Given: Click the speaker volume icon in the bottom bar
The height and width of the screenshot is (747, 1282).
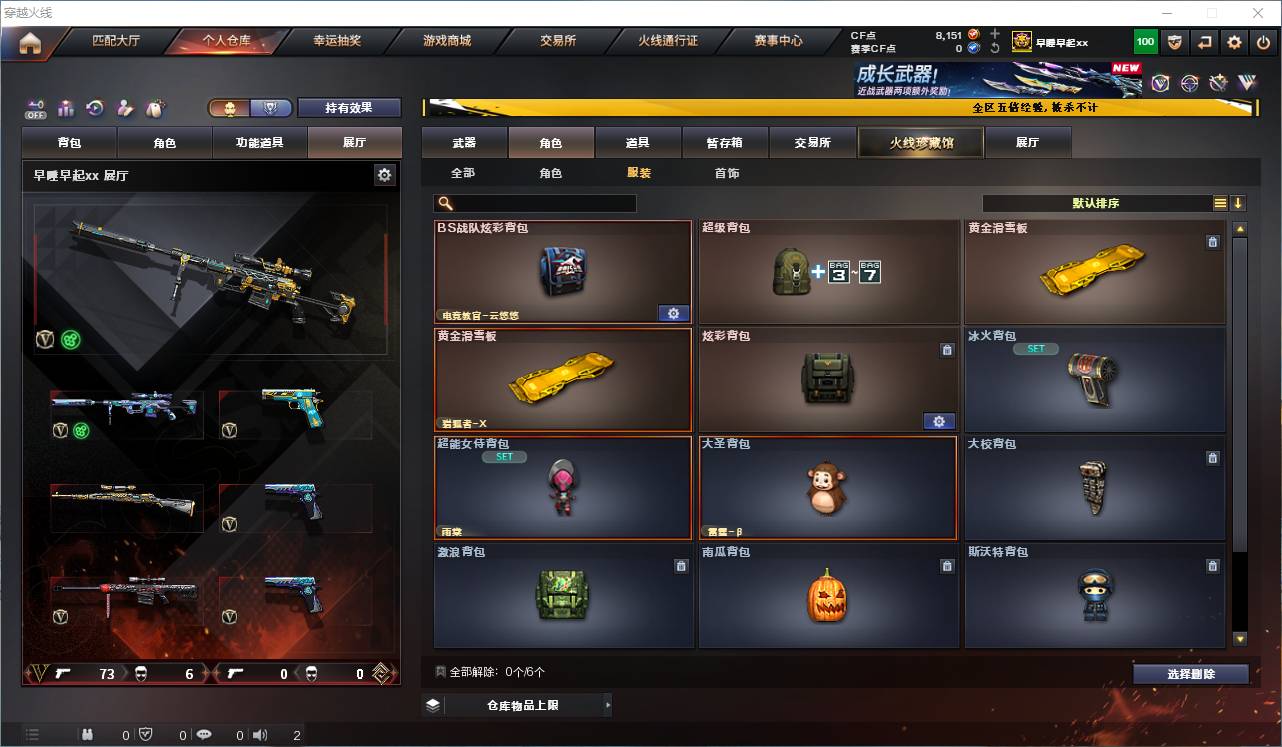Looking at the screenshot, I should [260, 734].
